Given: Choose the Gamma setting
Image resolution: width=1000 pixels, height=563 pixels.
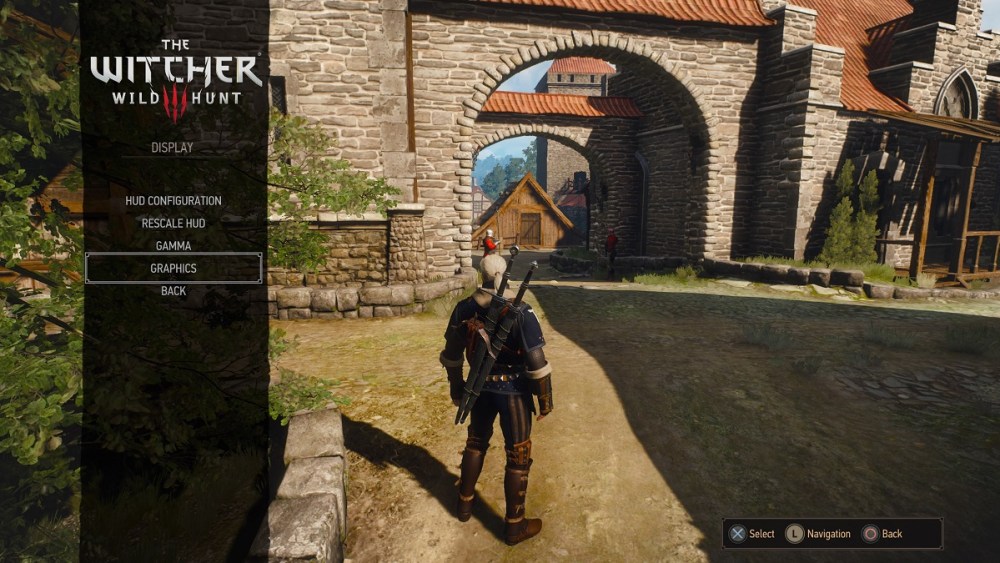Looking at the screenshot, I should (173, 246).
